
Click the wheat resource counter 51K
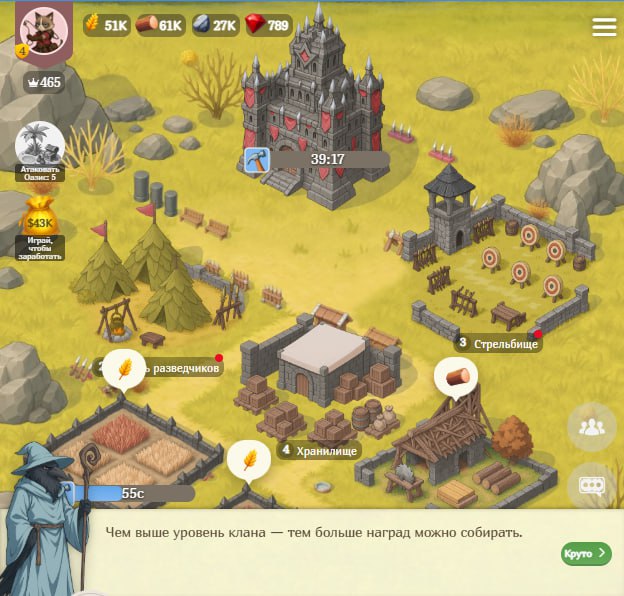(x=105, y=25)
